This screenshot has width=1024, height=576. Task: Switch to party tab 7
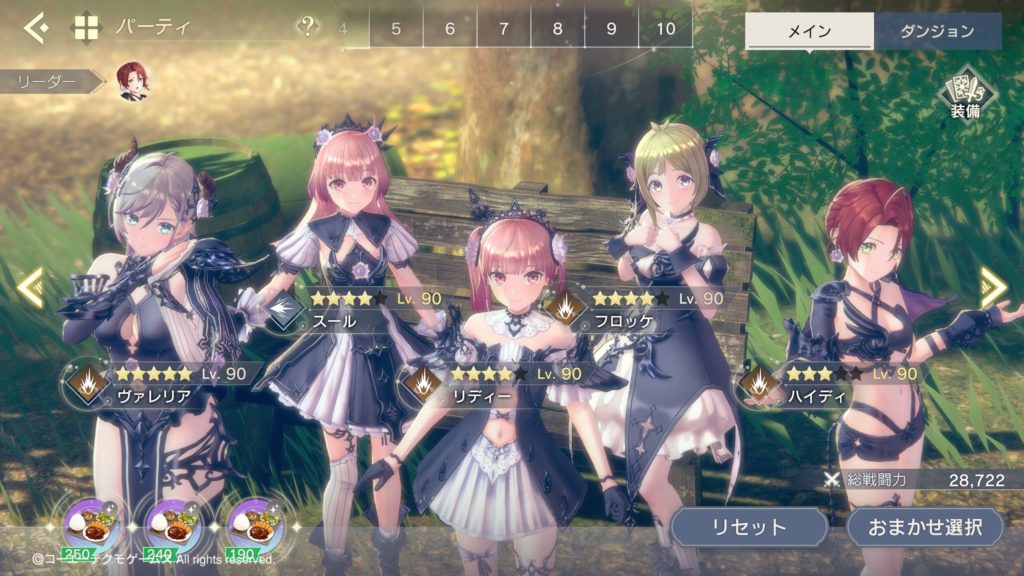(504, 28)
